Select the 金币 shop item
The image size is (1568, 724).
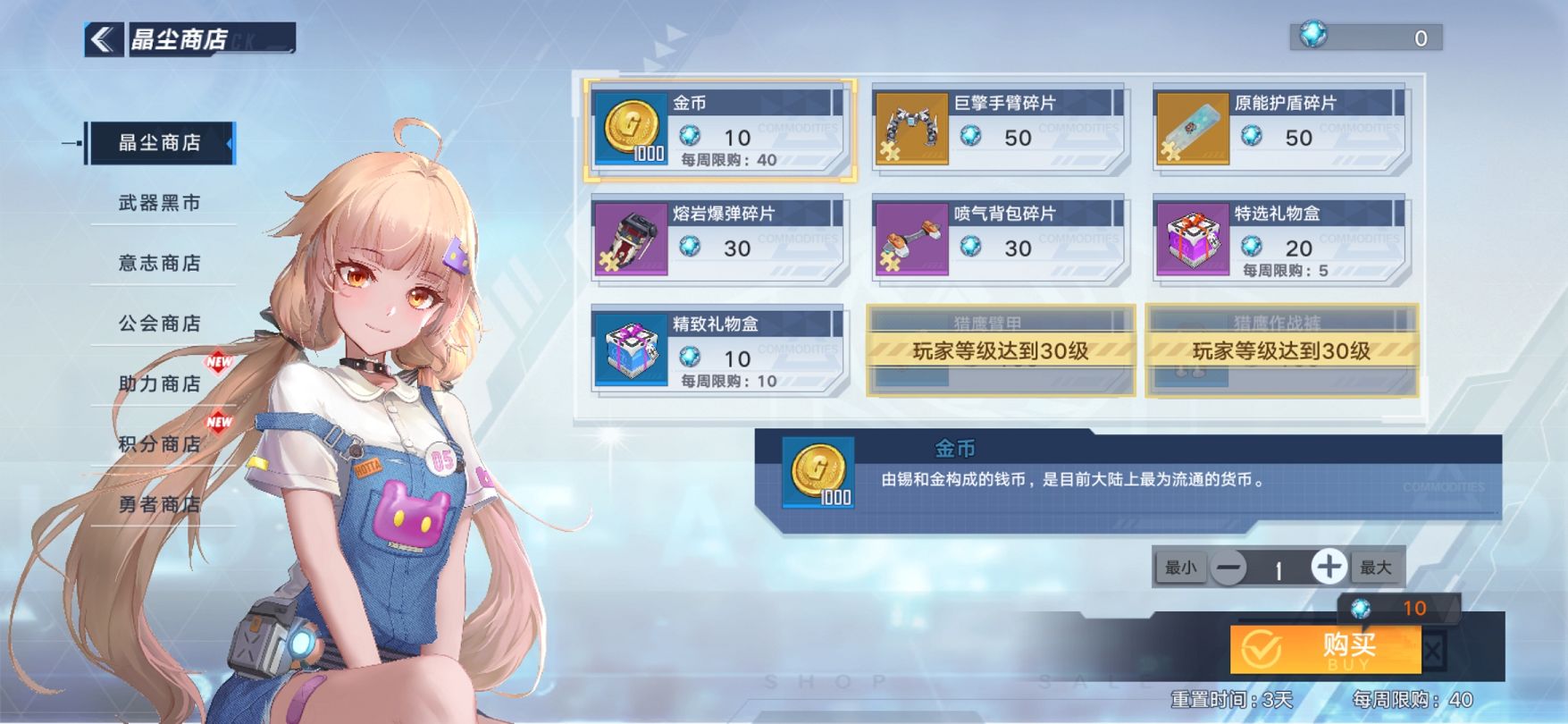coord(719,130)
